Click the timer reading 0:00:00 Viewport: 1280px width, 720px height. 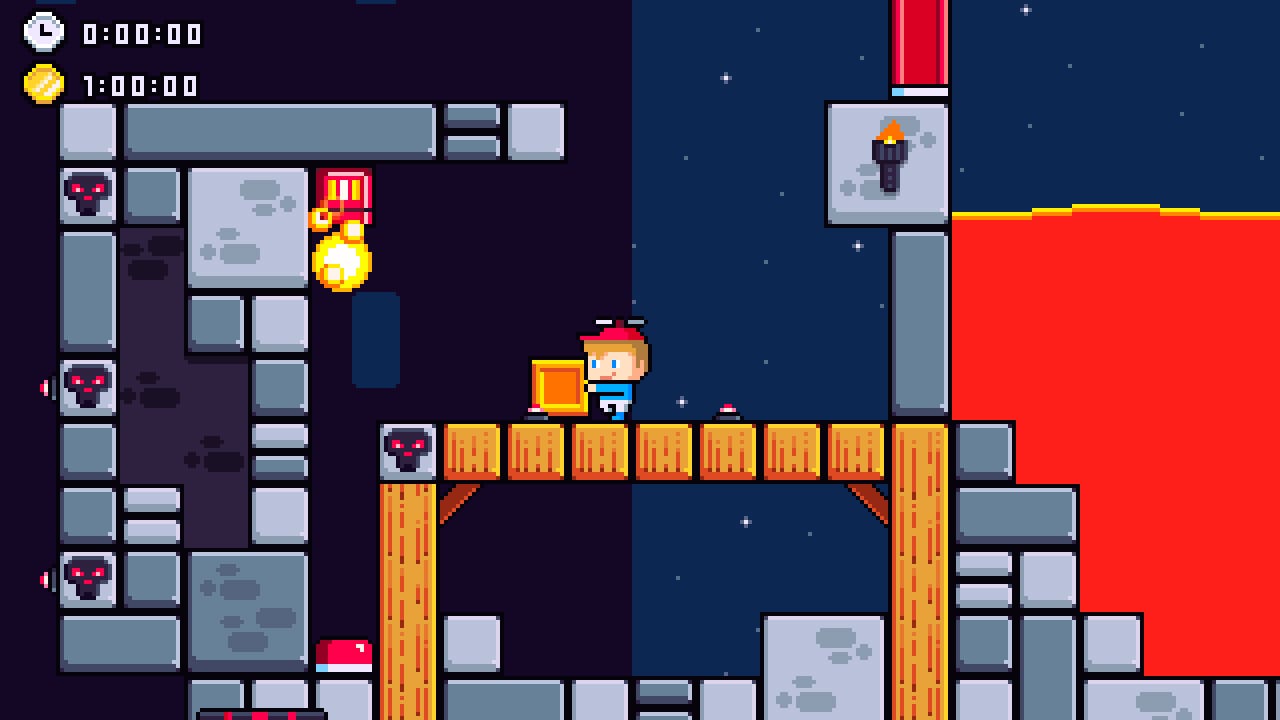pos(140,33)
